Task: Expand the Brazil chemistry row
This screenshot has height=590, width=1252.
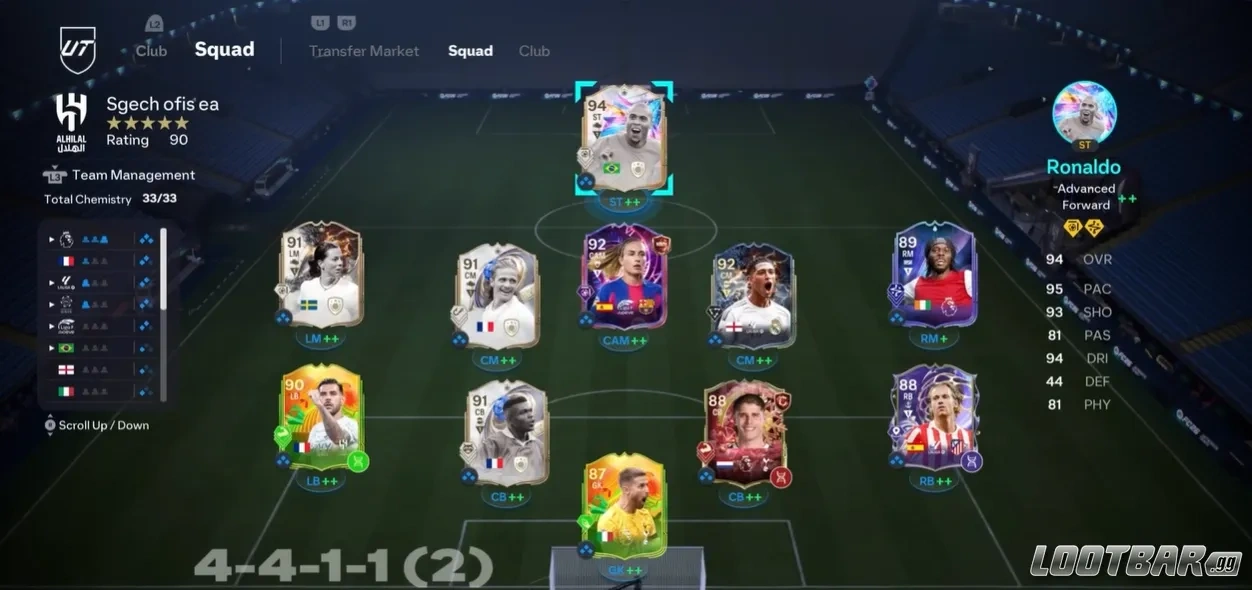Action: click(x=52, y=347)
